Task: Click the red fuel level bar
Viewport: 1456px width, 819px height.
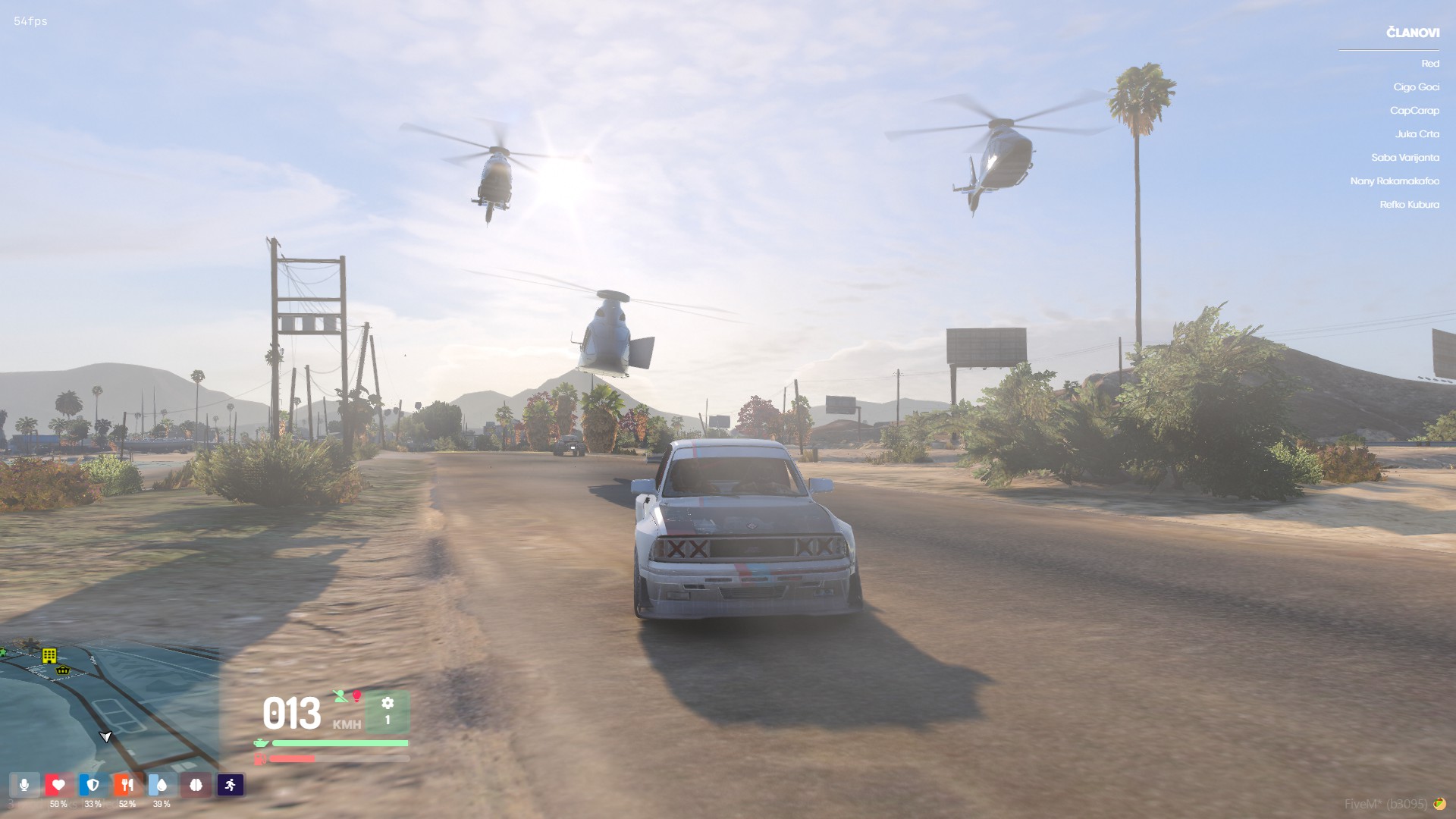Action: click(x=292, y=758)
